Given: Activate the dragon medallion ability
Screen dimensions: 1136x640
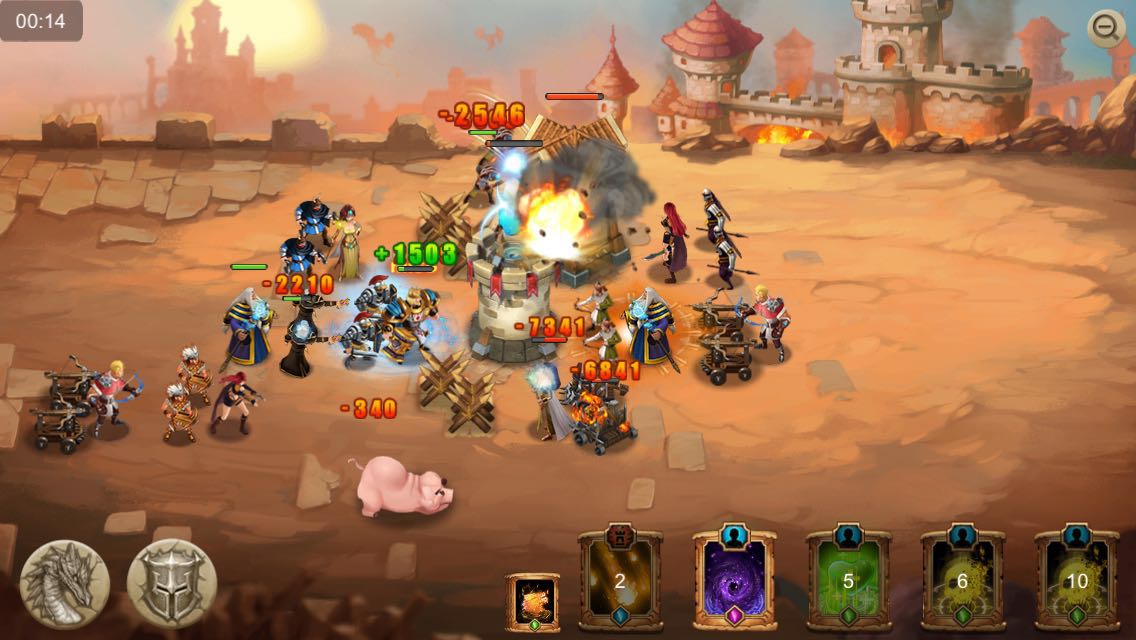Looking at the screenshot, I should [65, 584].
